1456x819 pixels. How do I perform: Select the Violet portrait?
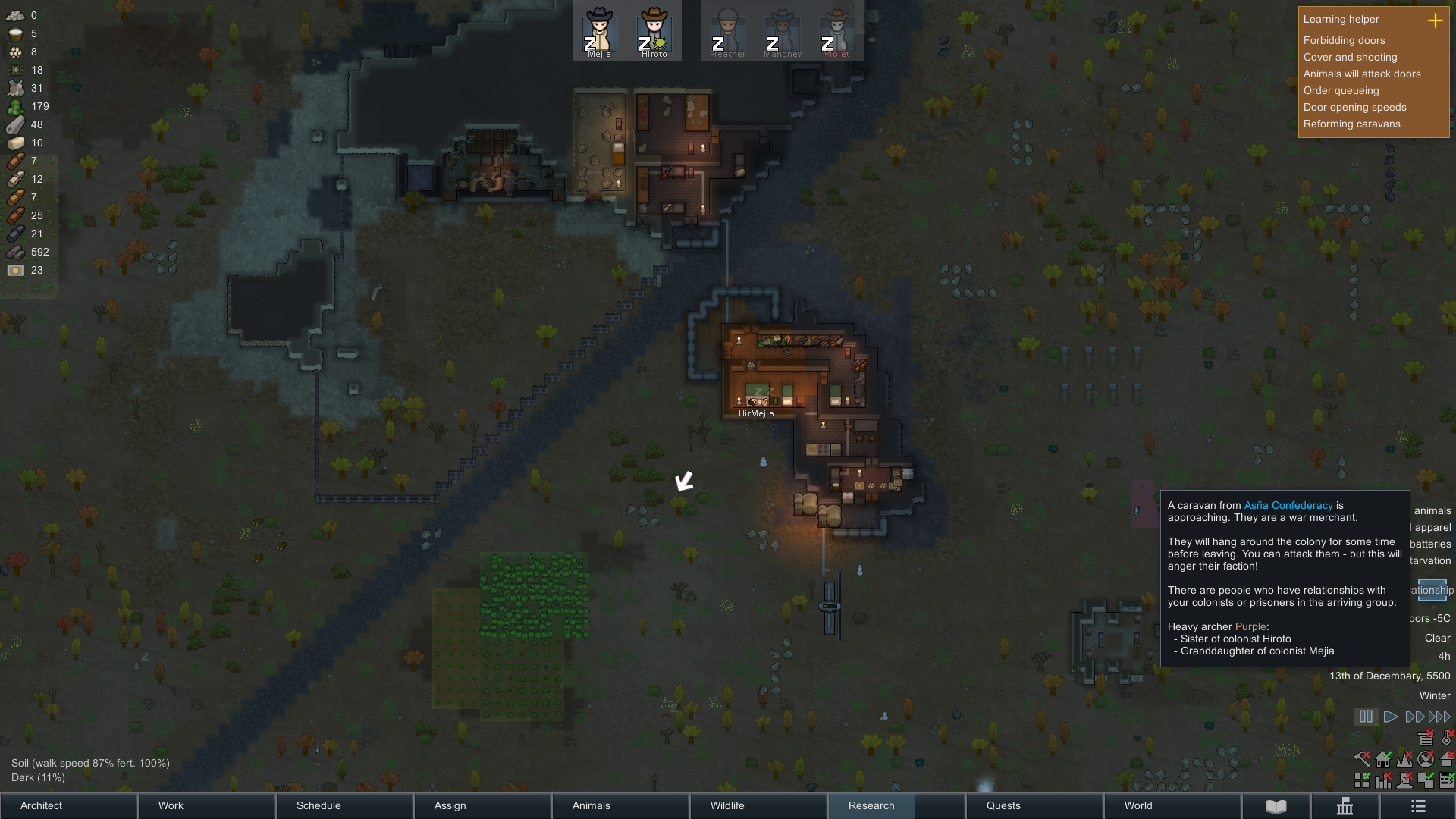coord(837,31)
